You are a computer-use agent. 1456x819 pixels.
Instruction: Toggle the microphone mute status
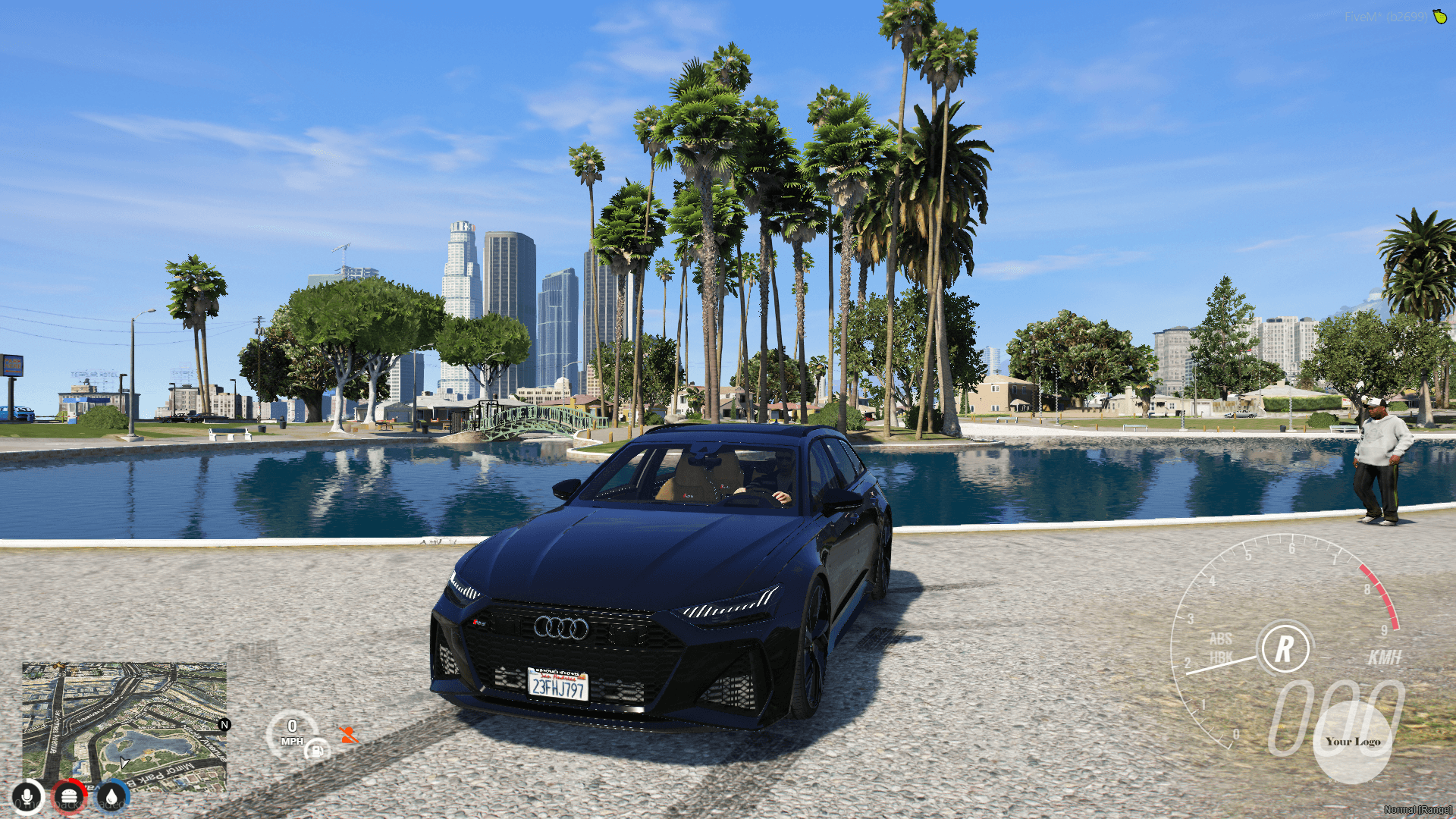[x=28, y=795]
